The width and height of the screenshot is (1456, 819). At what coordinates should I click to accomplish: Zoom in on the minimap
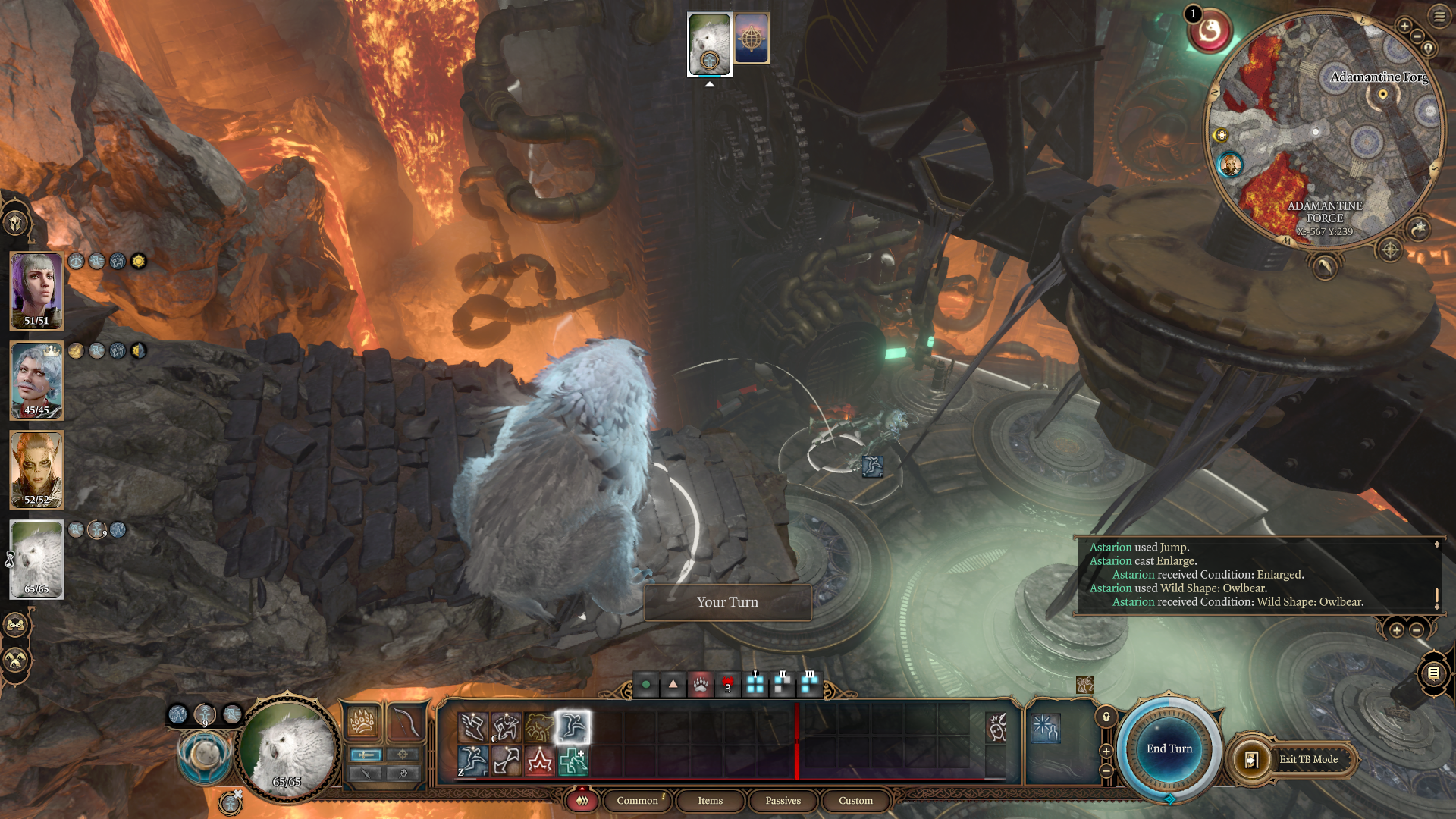click(x=1404, y=27)
